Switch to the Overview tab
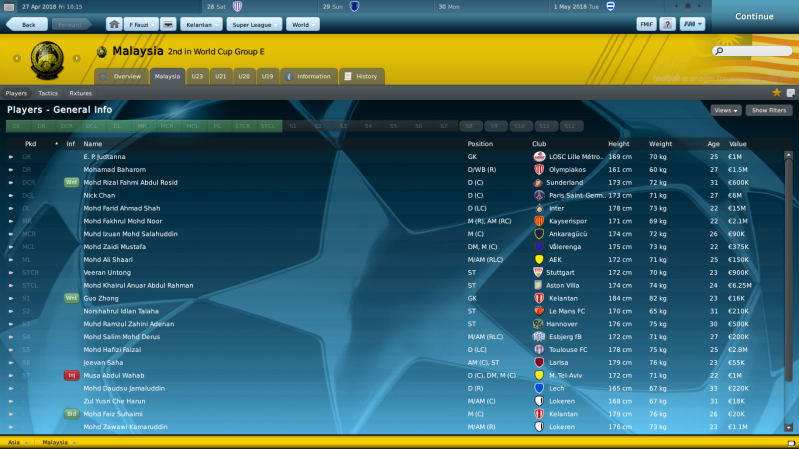 [x=121, y=76]
